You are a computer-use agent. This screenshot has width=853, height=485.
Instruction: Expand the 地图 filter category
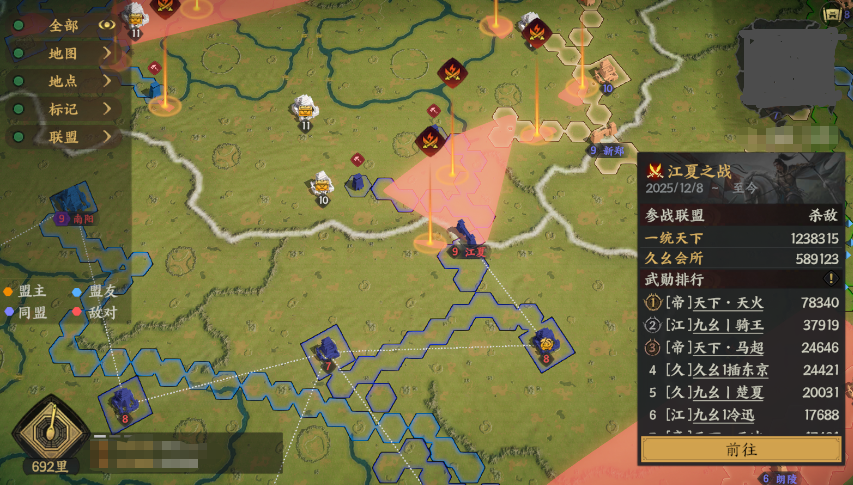[x=65, y=53]
